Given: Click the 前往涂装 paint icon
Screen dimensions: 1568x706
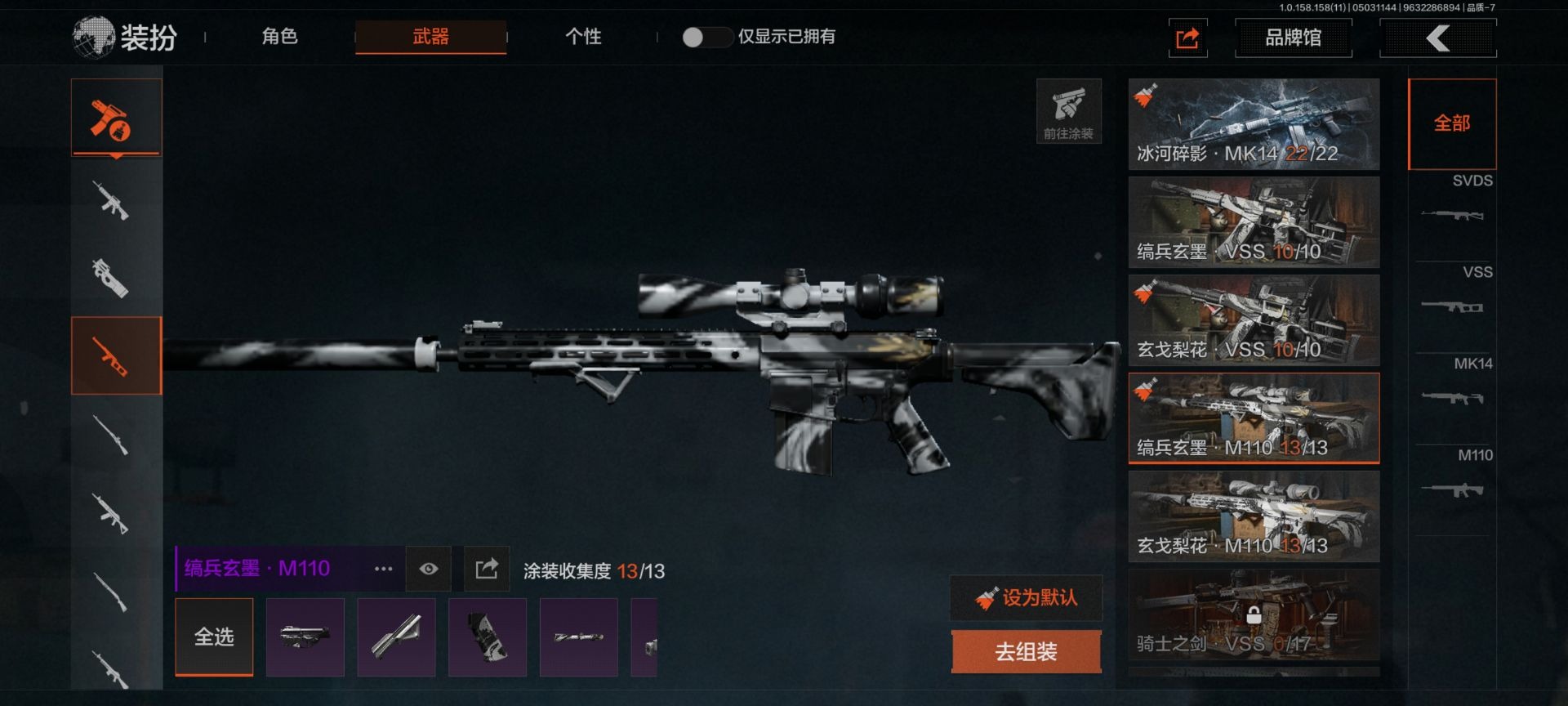Looking at the screenshot, I should coord(1068,111).
